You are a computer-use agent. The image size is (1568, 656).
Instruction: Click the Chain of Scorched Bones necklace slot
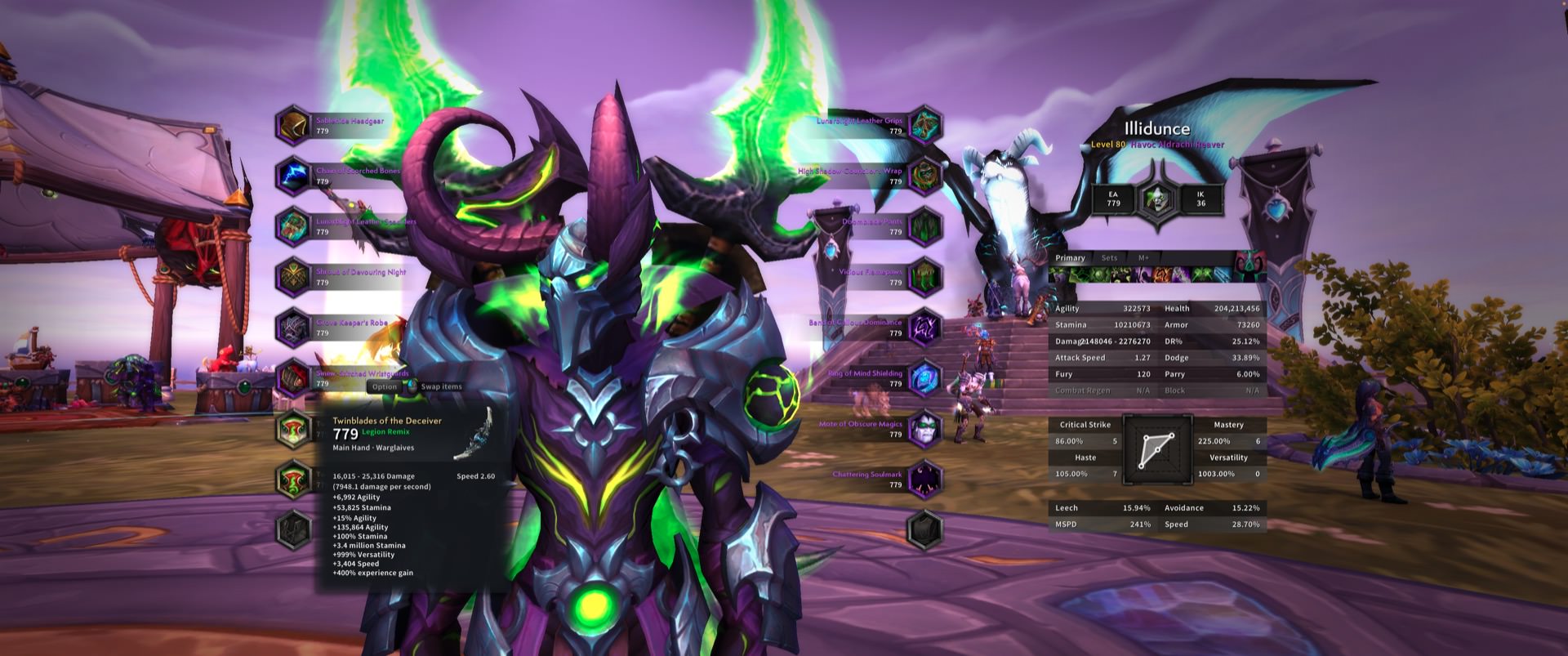coord(293,176)
